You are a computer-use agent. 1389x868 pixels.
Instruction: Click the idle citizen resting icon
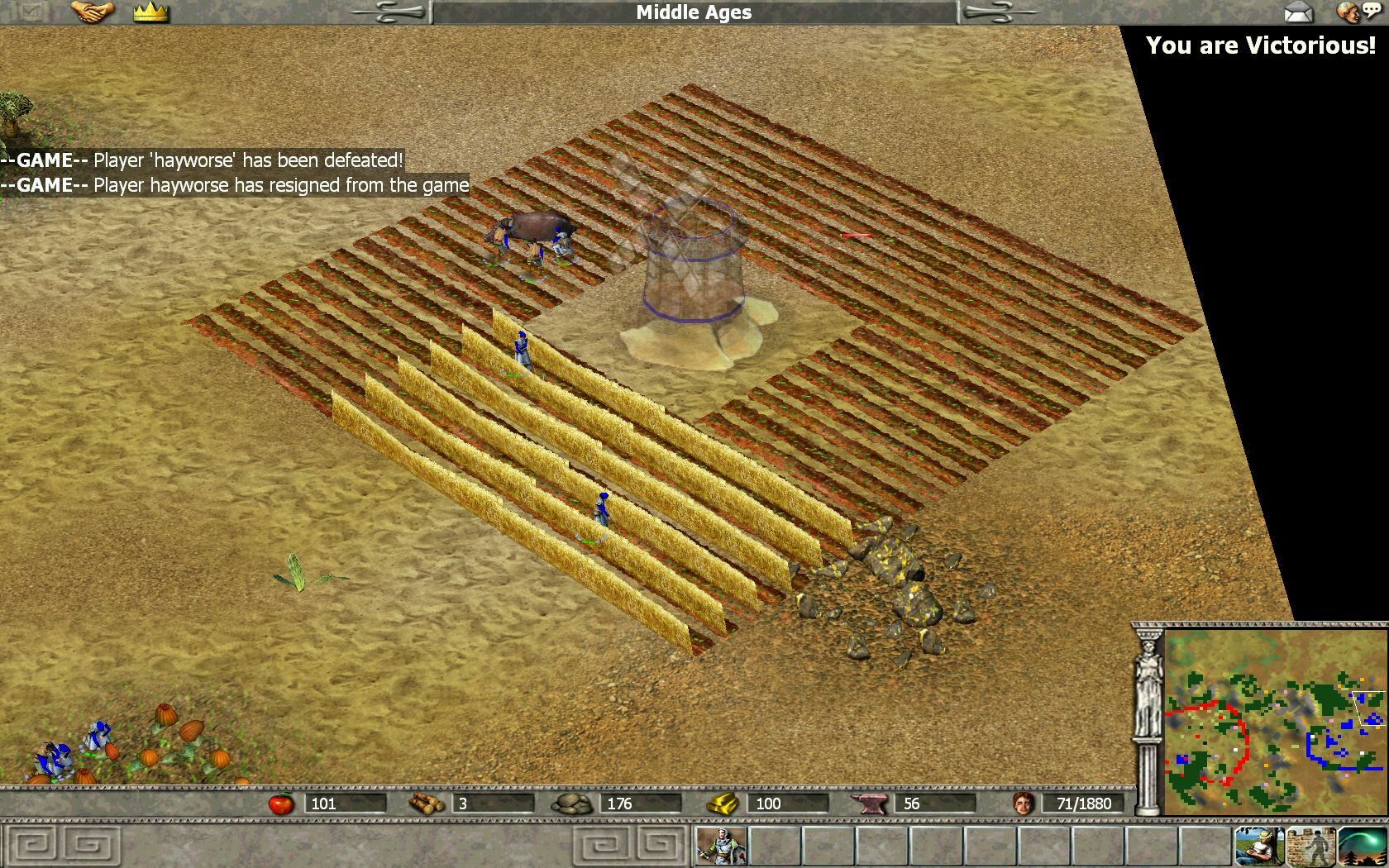tap(1258, 846)
